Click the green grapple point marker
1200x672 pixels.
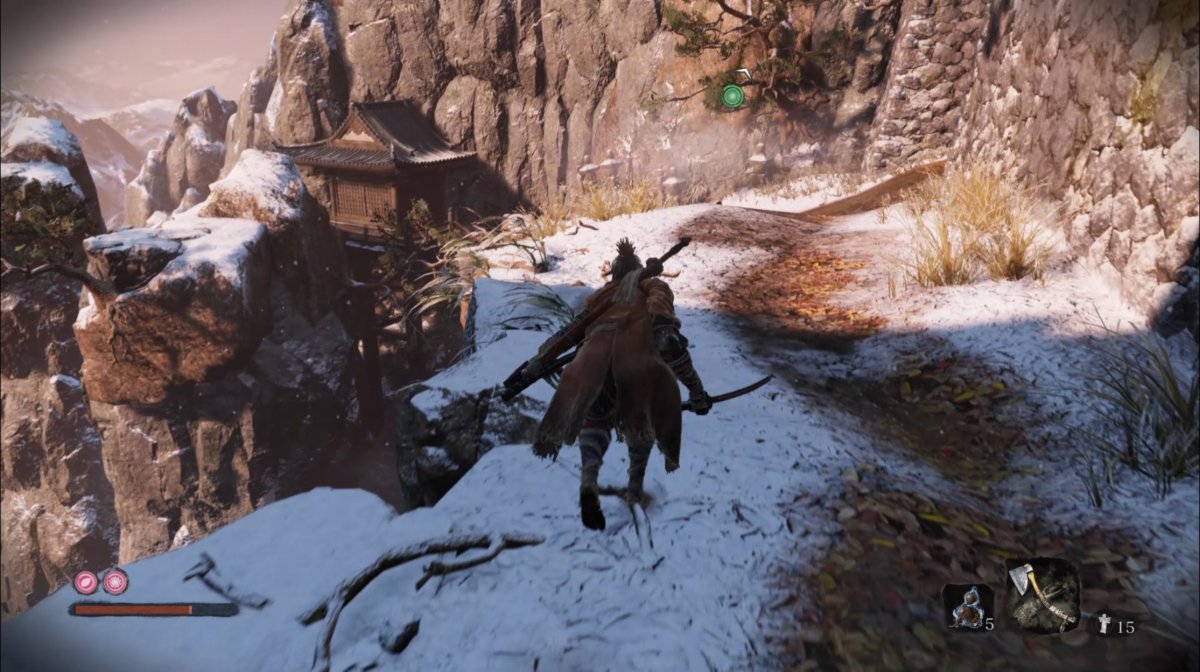pyautogui.click(x=733, y=96)
